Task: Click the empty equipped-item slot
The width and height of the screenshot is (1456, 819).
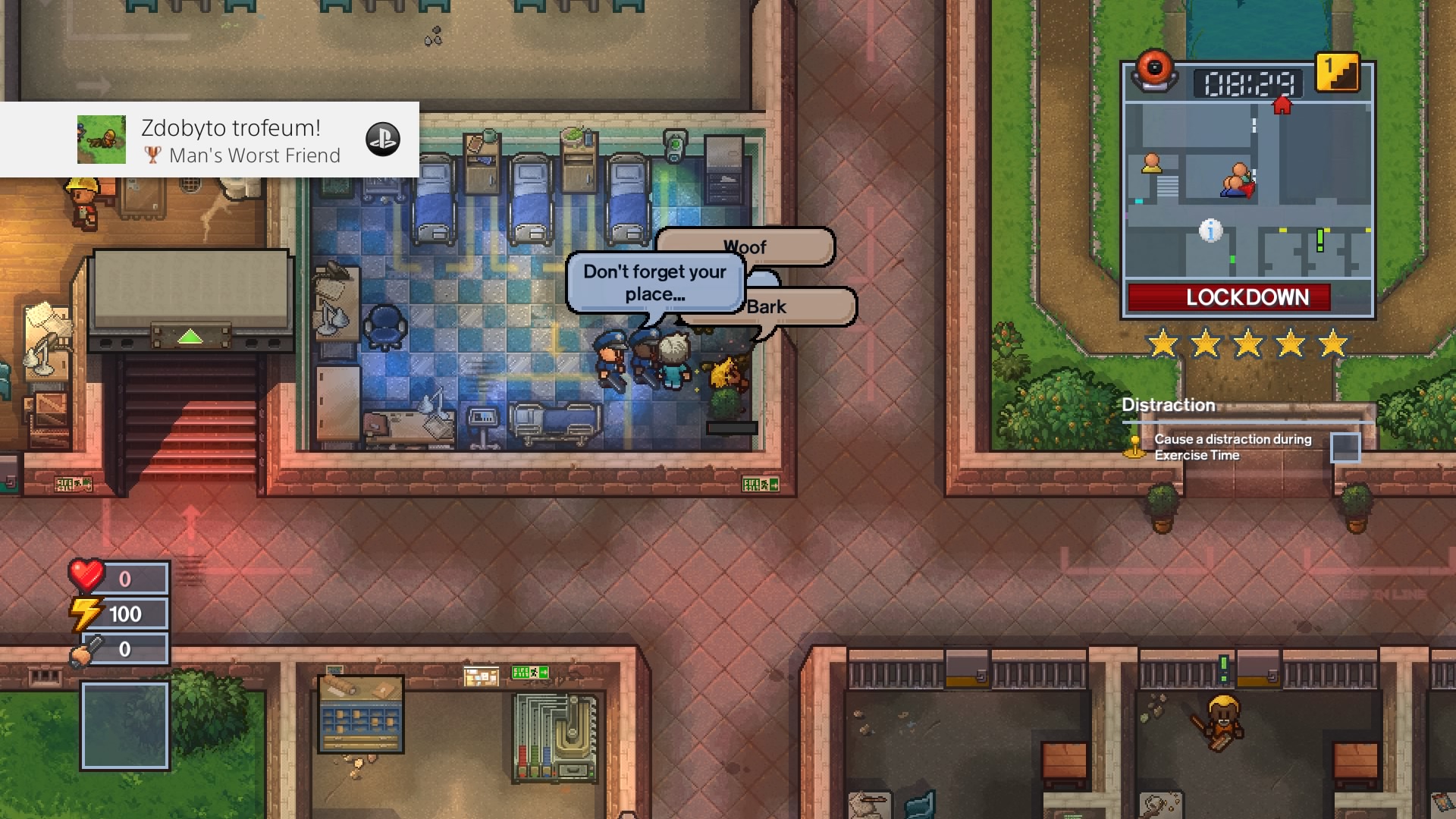Action: [124, 726]
